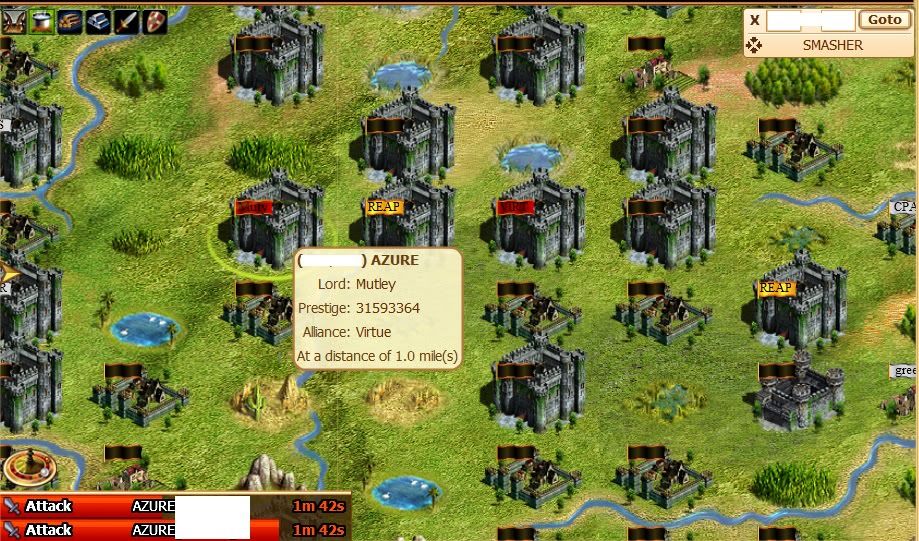Screen dimensions: 919x541
Task: Open the winged helmet icon in the top bar
Action: pyautogui.click(x=13, y=21)
